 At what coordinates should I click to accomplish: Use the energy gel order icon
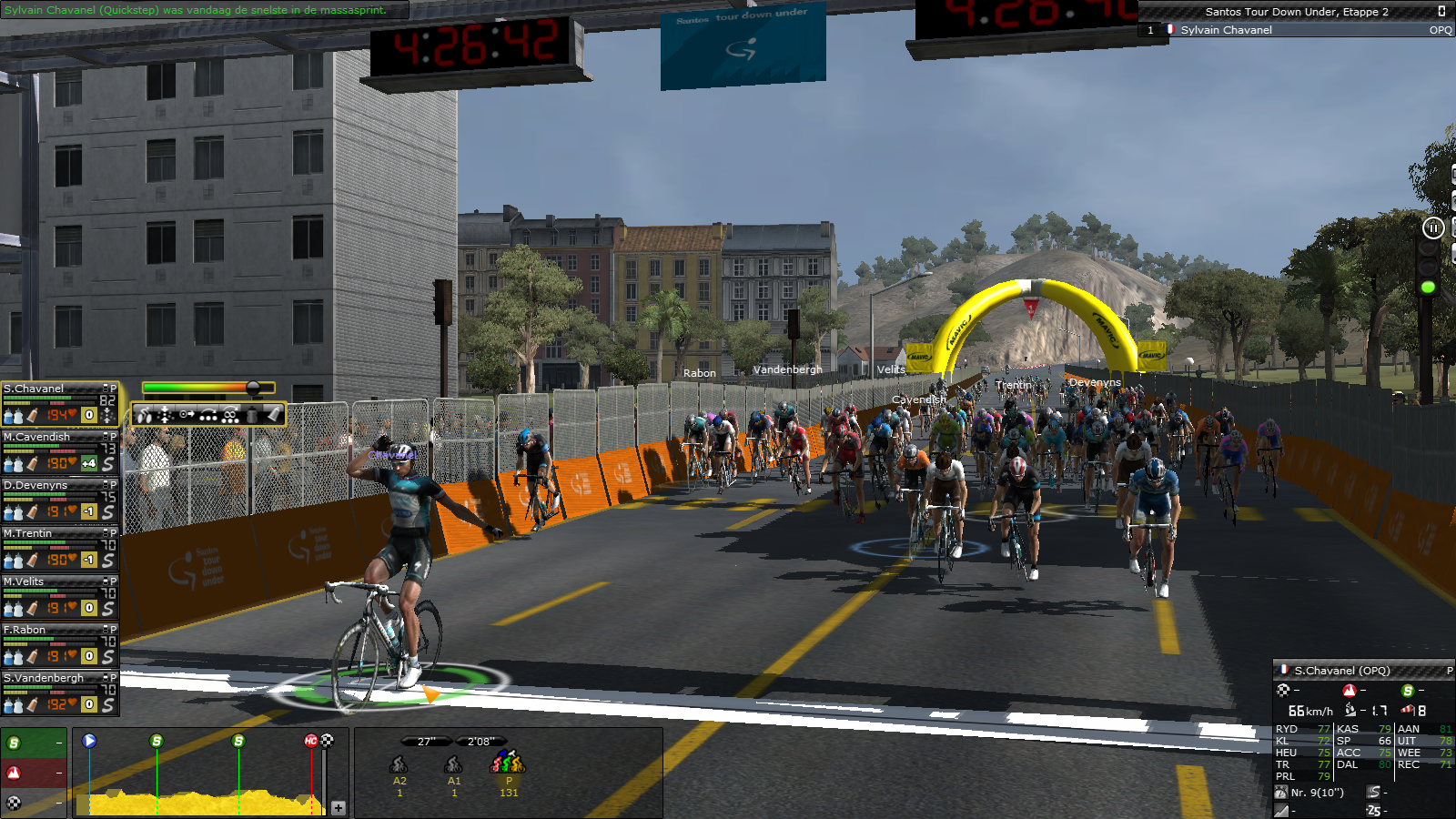[x=273, y=415]
